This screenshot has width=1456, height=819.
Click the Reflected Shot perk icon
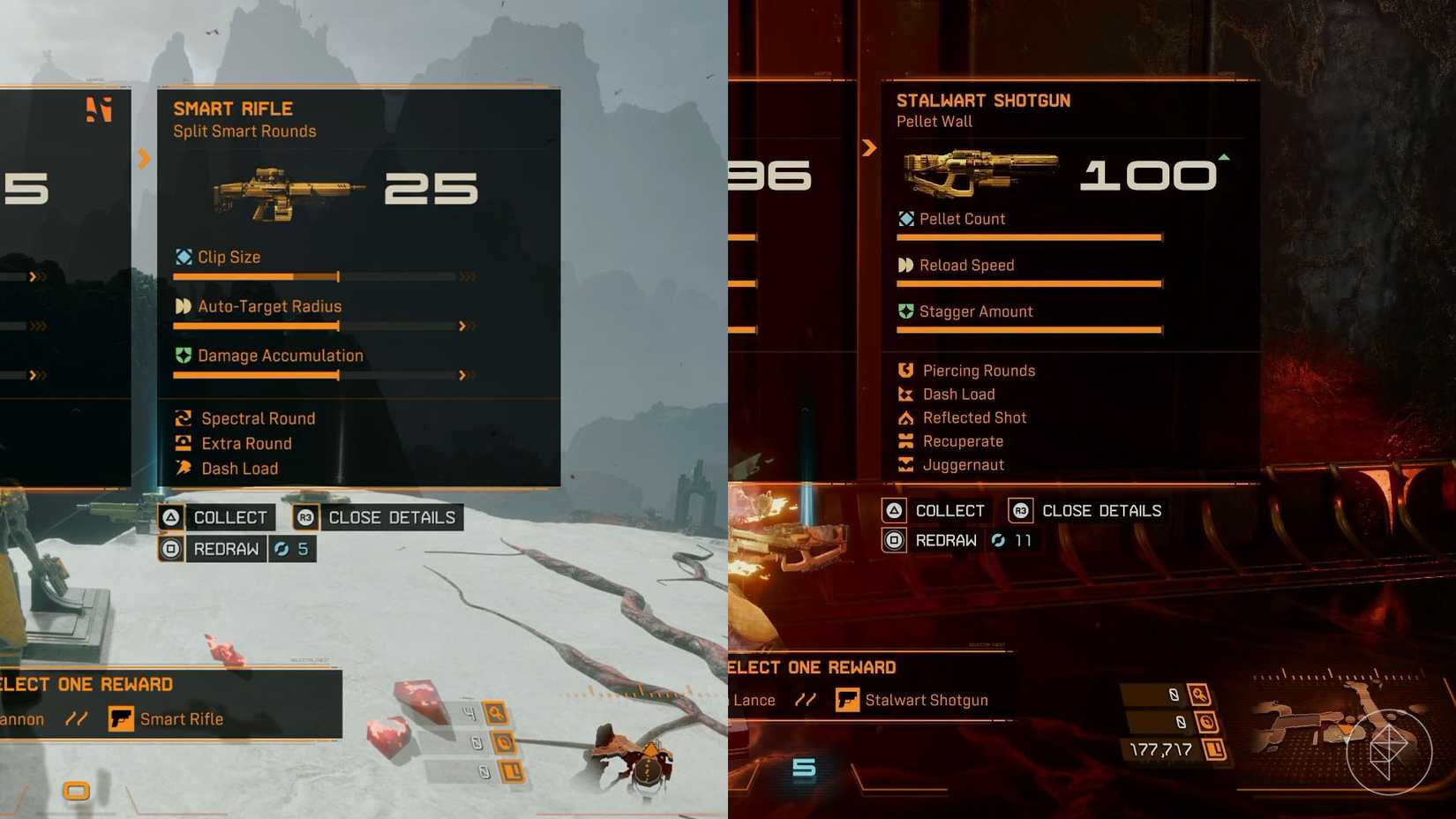905,417
